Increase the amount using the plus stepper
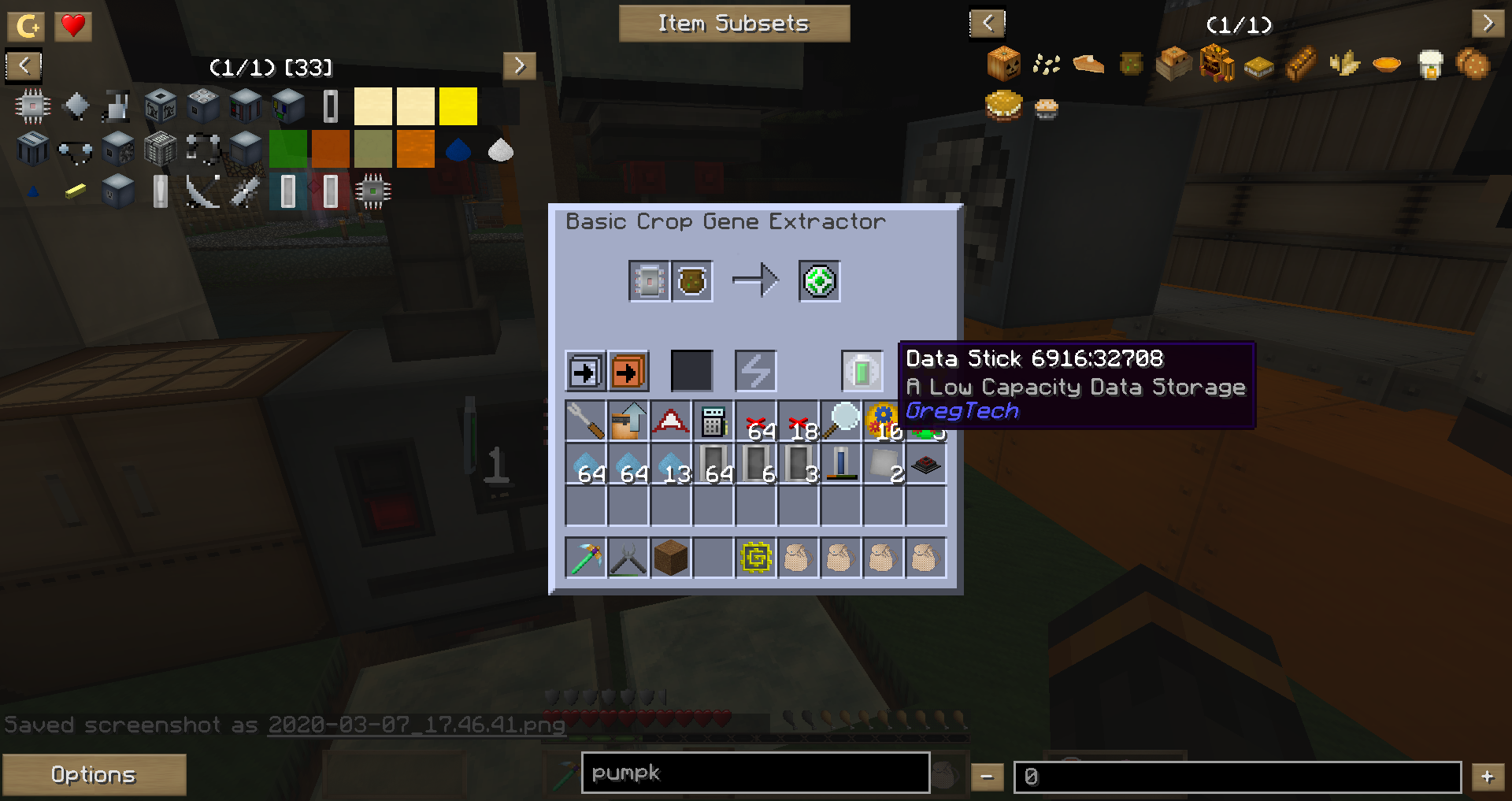This screenshot has width=1512, height=801. click(1488, 775)
